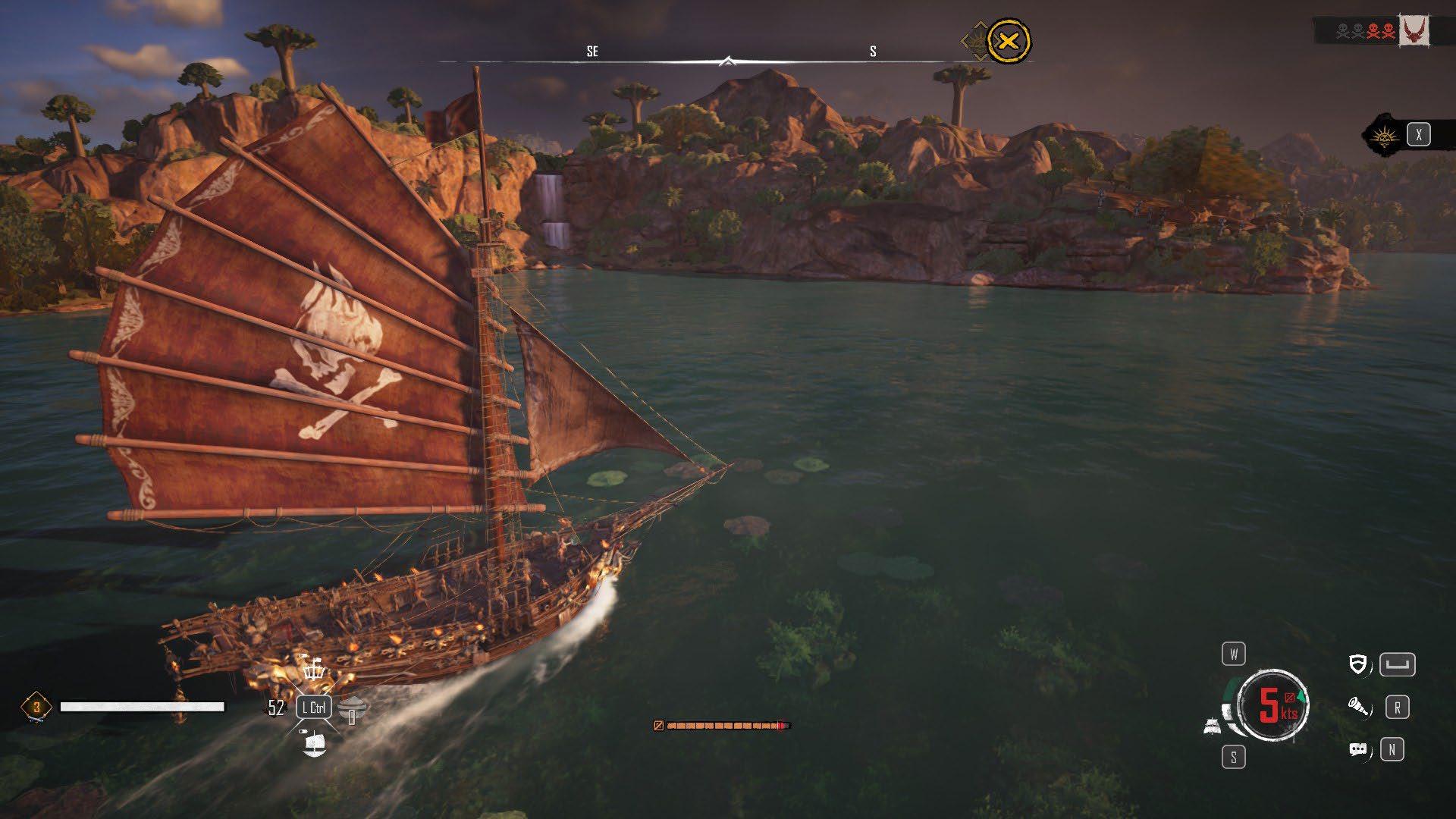1456x819 pixels.
Task: Select the white sail icon beside the speed gauge
Action: coord(1213,726)
